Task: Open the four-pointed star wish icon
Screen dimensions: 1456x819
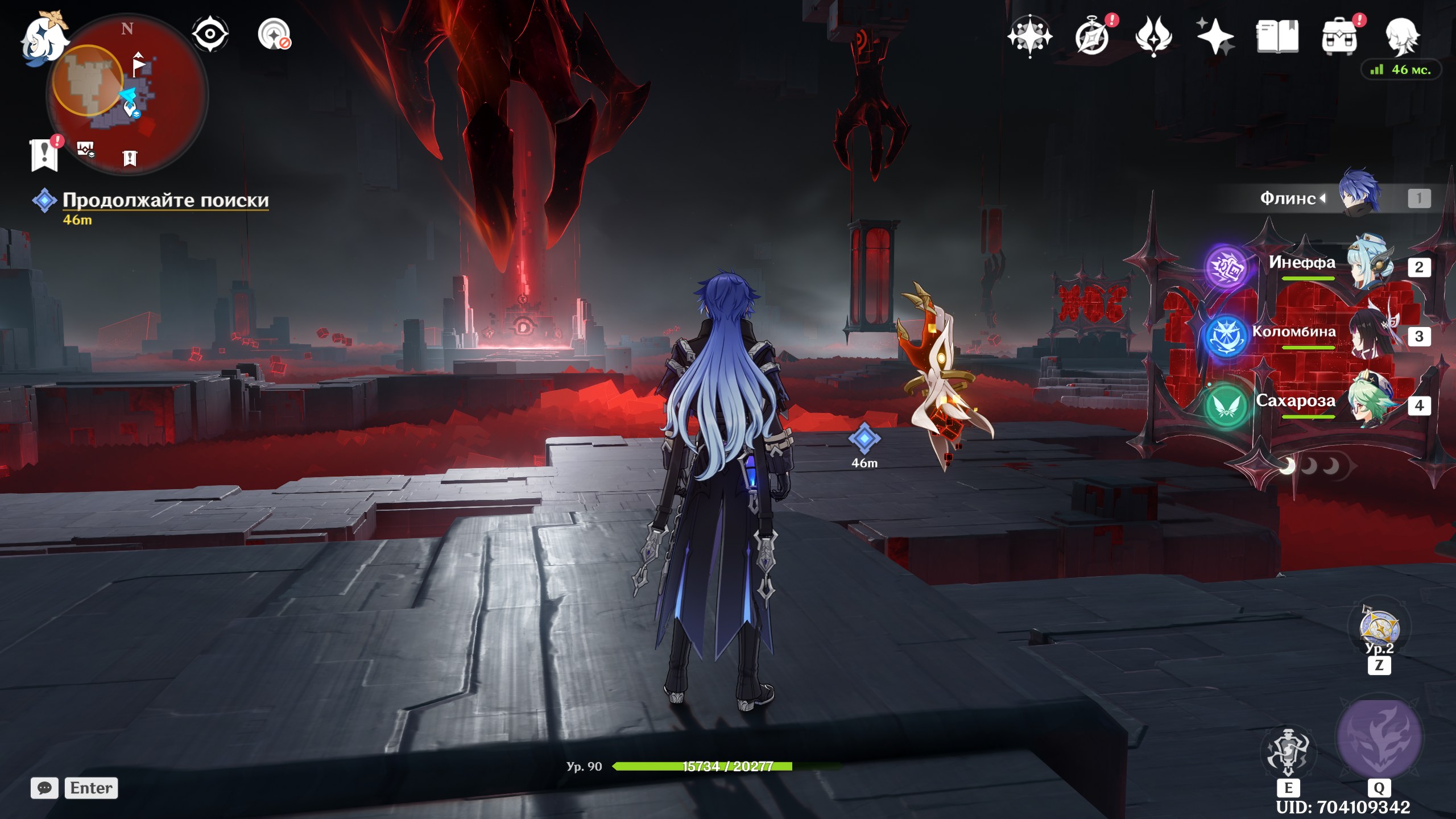Action: [x=1029, y=36]
